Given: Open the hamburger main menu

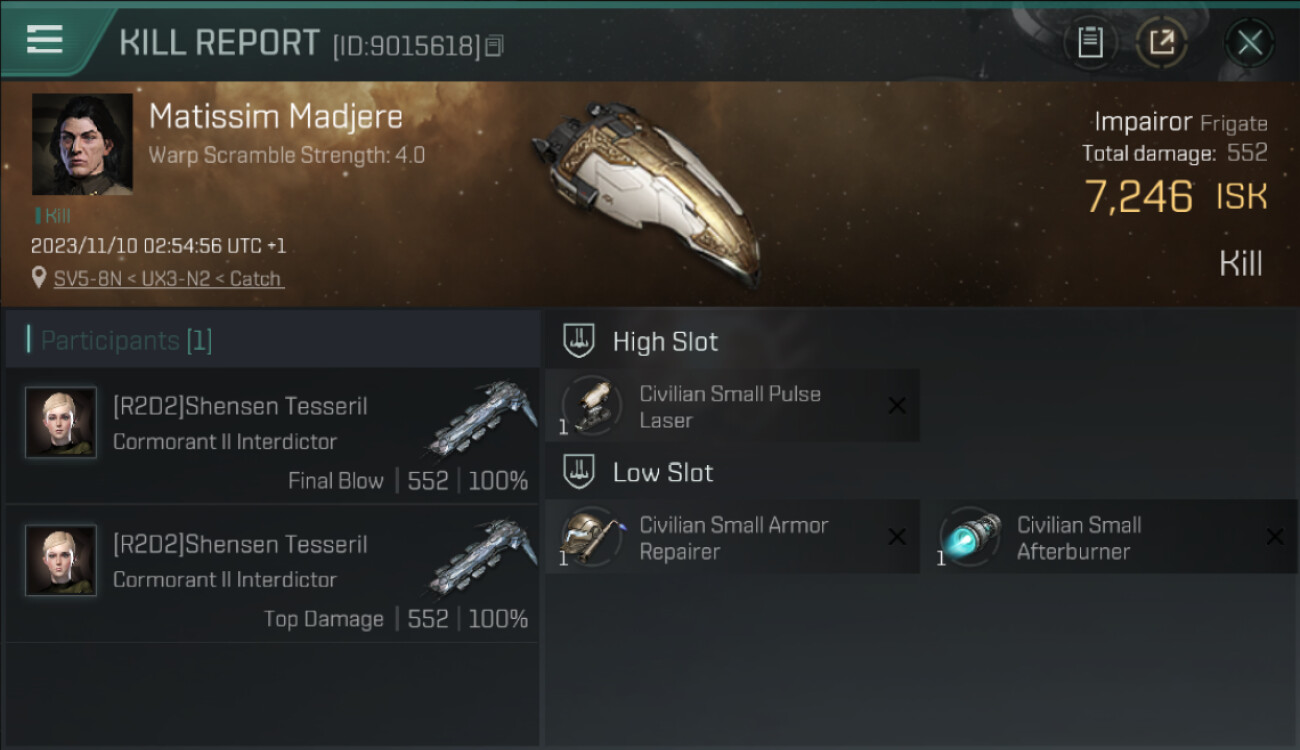Looking at the screenshot, I should click(45, 40).
